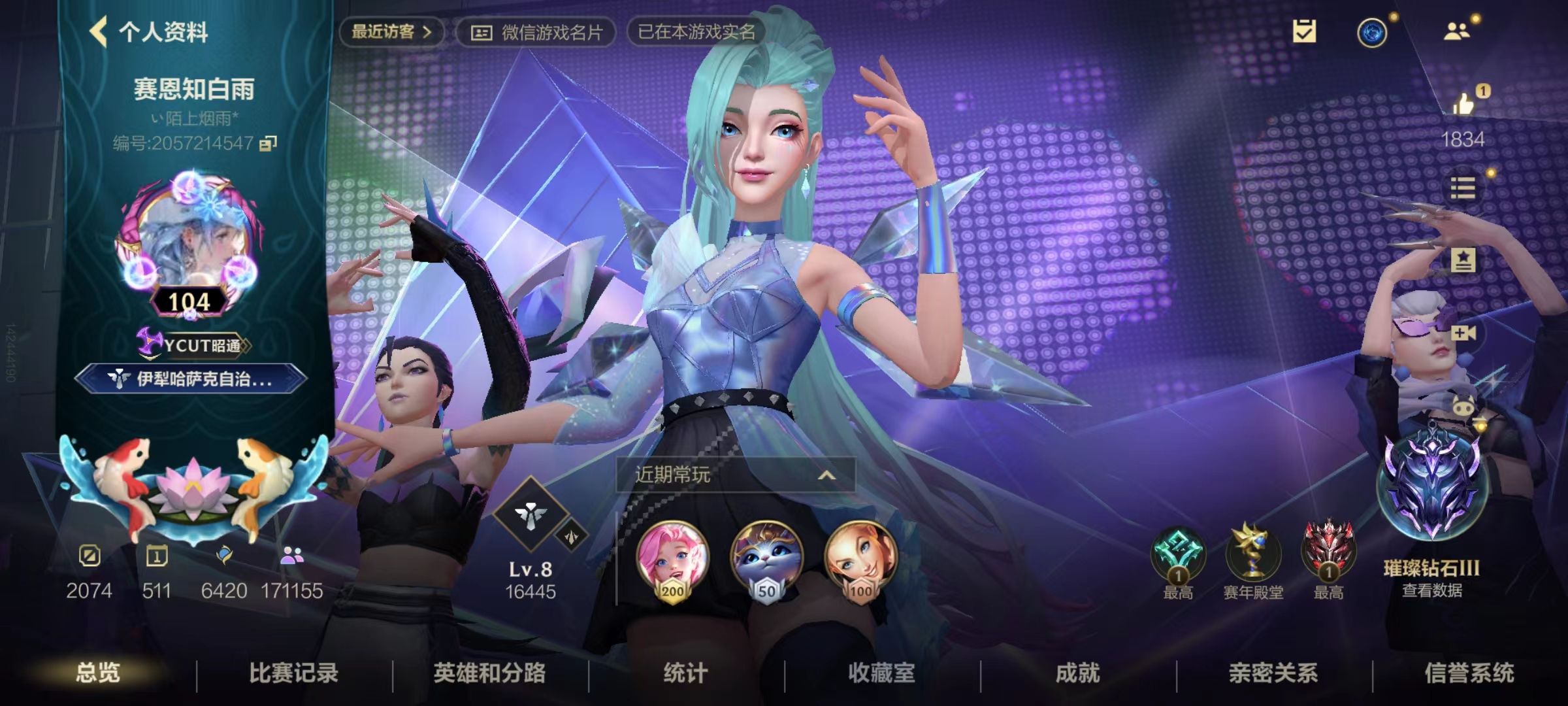Switch to the 亲密关系 tab

click(1273, 673)
